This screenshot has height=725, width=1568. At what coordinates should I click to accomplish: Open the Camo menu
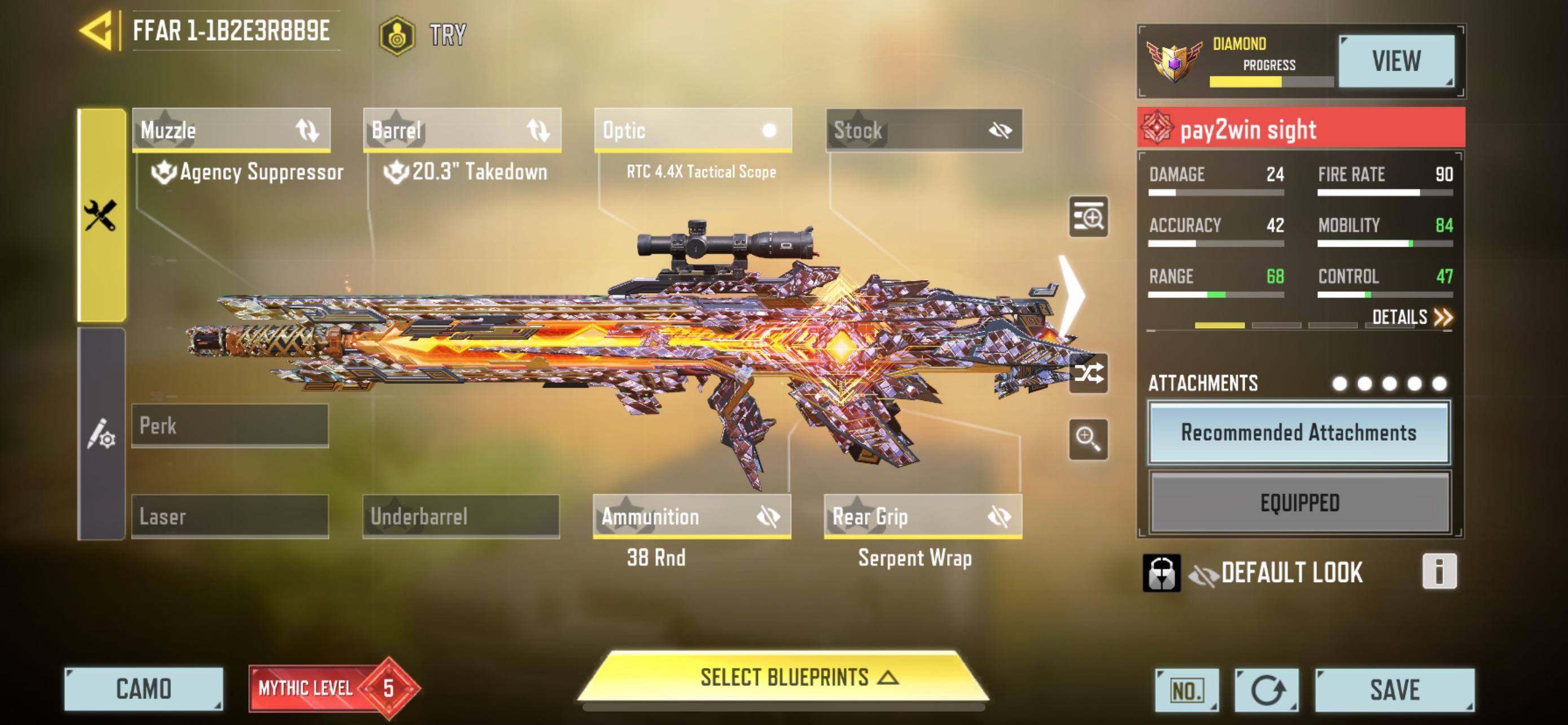point(144,689)
